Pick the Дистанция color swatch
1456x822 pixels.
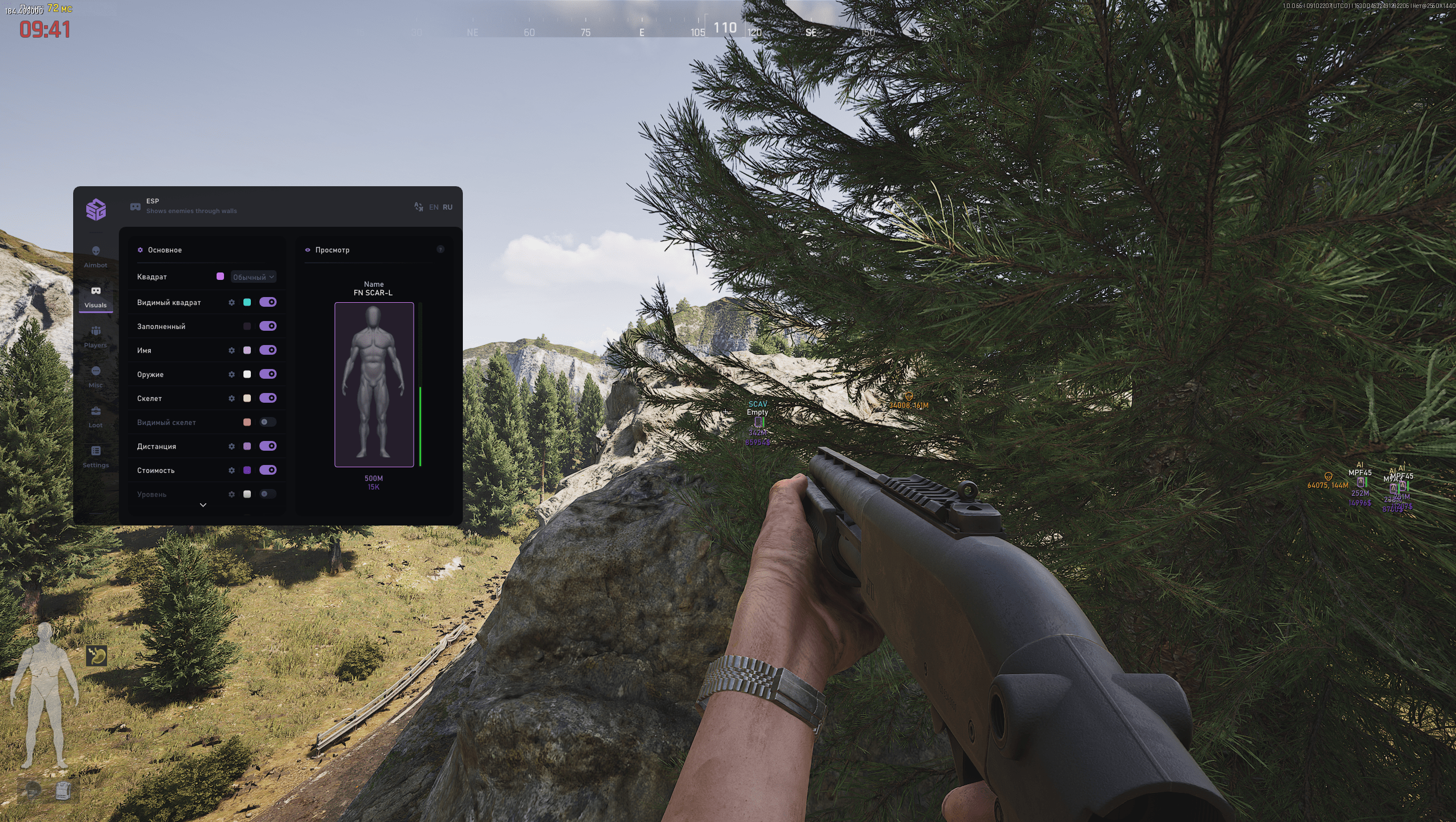coord(247,446)
